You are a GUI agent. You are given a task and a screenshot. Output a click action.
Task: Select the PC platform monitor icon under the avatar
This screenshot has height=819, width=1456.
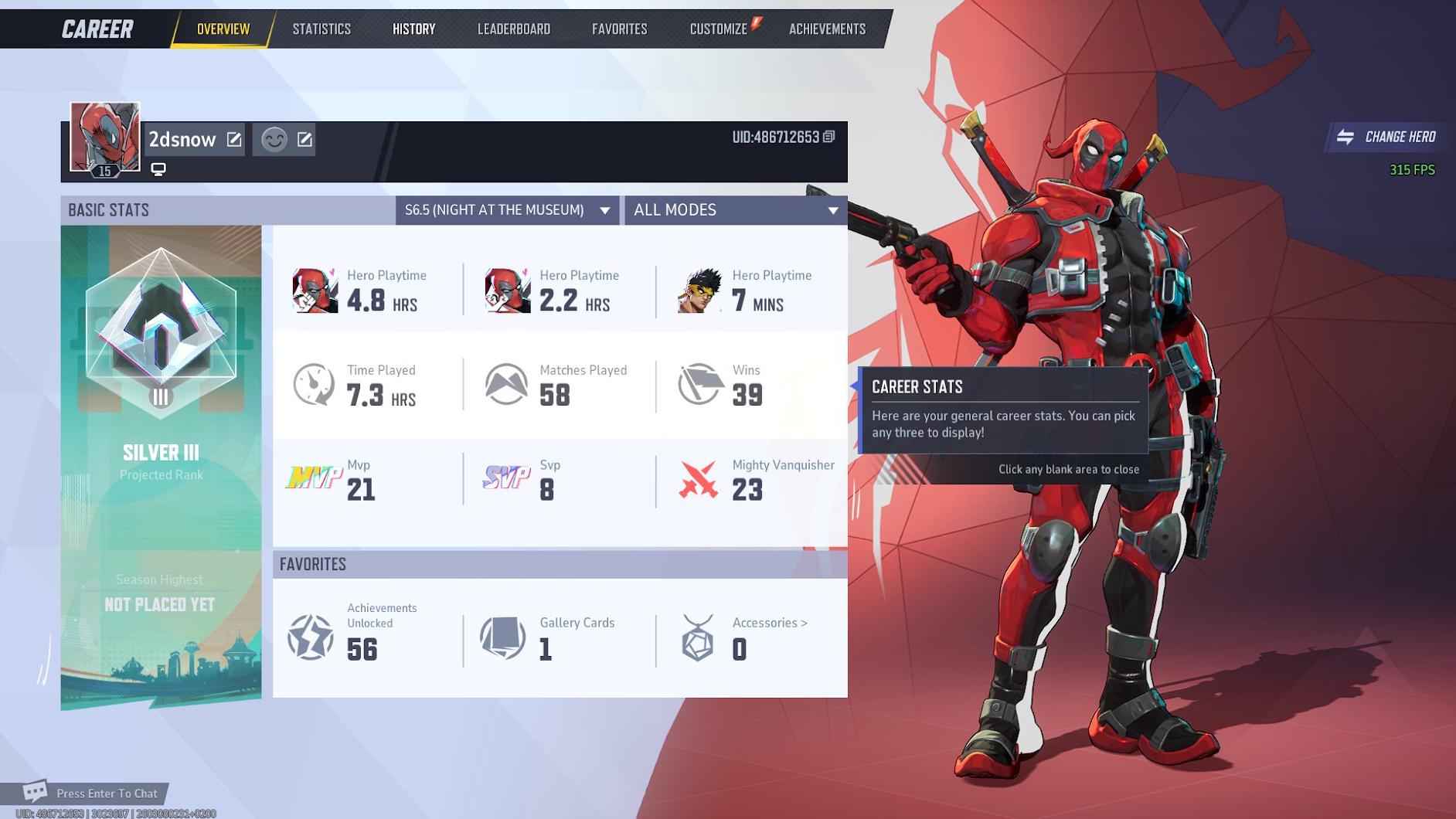(158, 168)
